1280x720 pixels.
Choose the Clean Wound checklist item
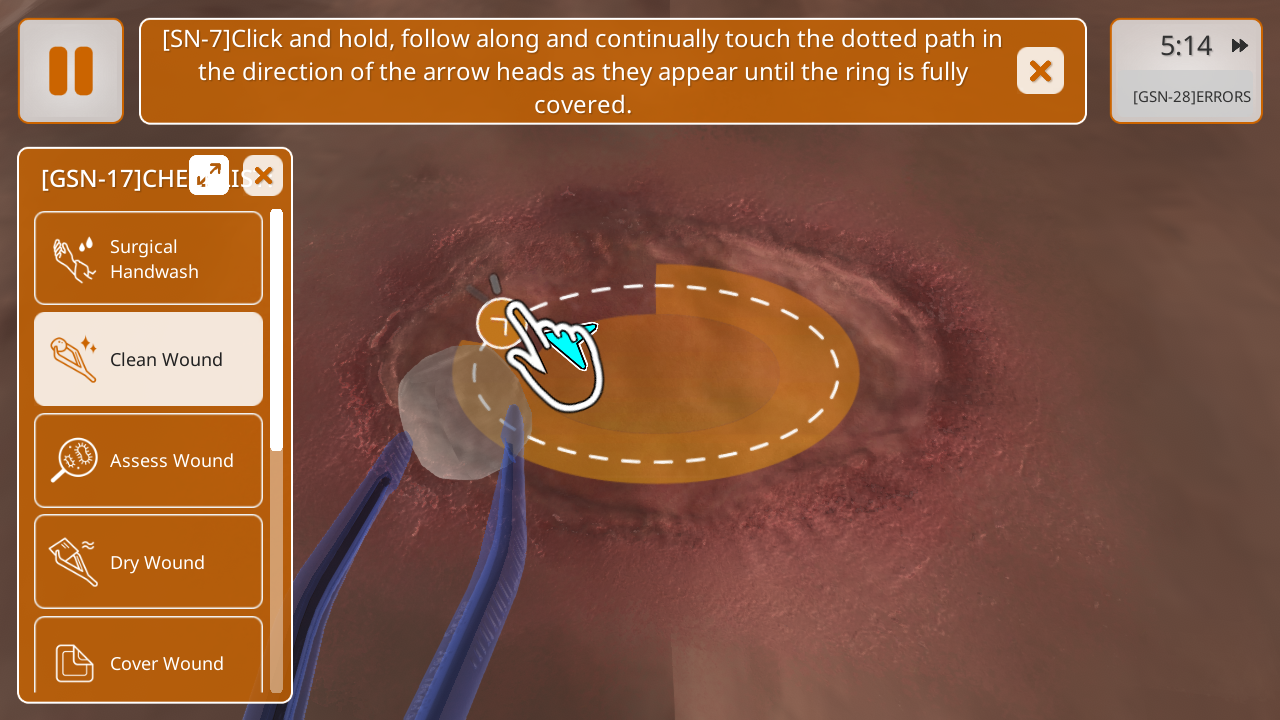(149, 359)
